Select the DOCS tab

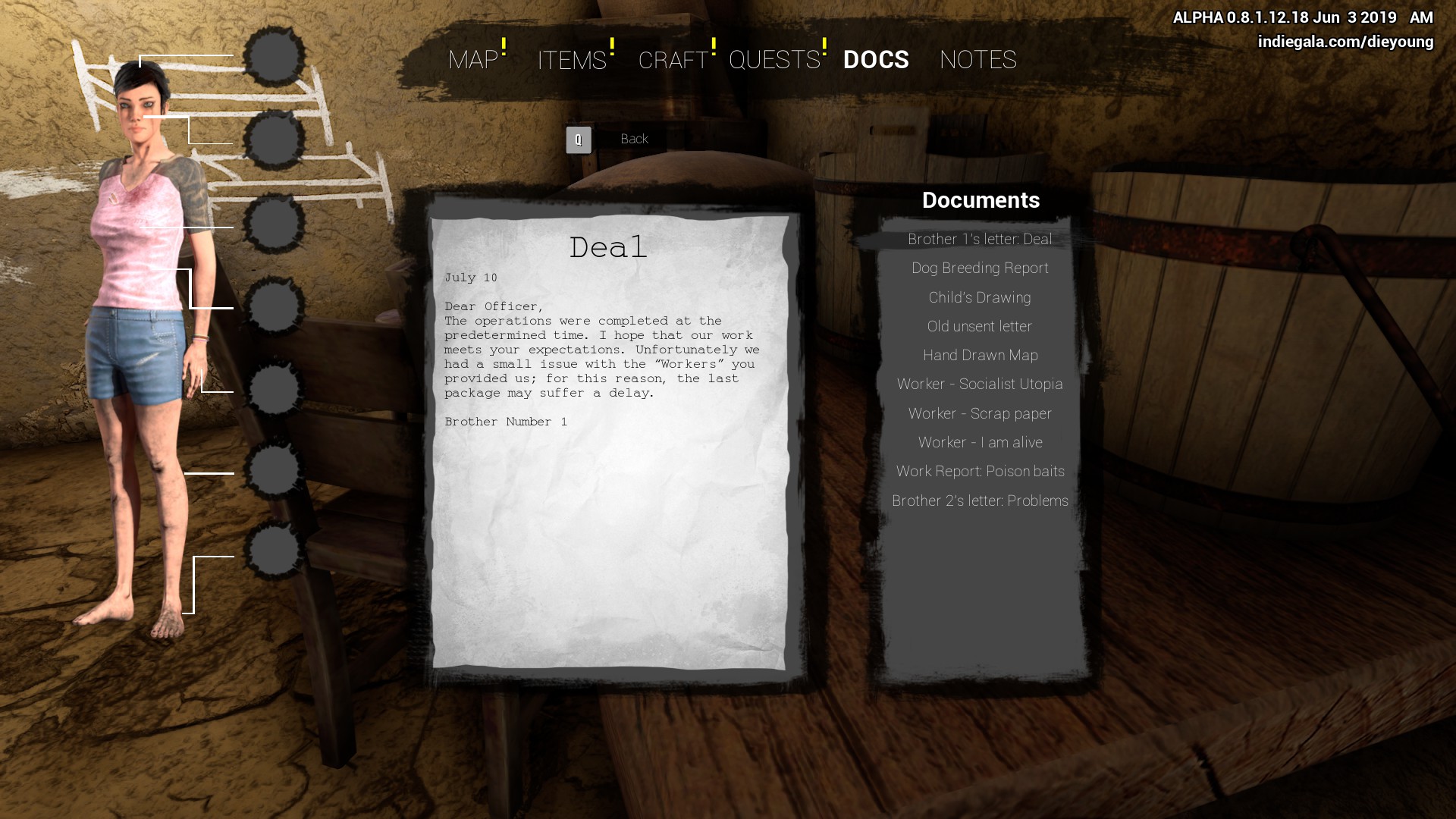(876, 60)
